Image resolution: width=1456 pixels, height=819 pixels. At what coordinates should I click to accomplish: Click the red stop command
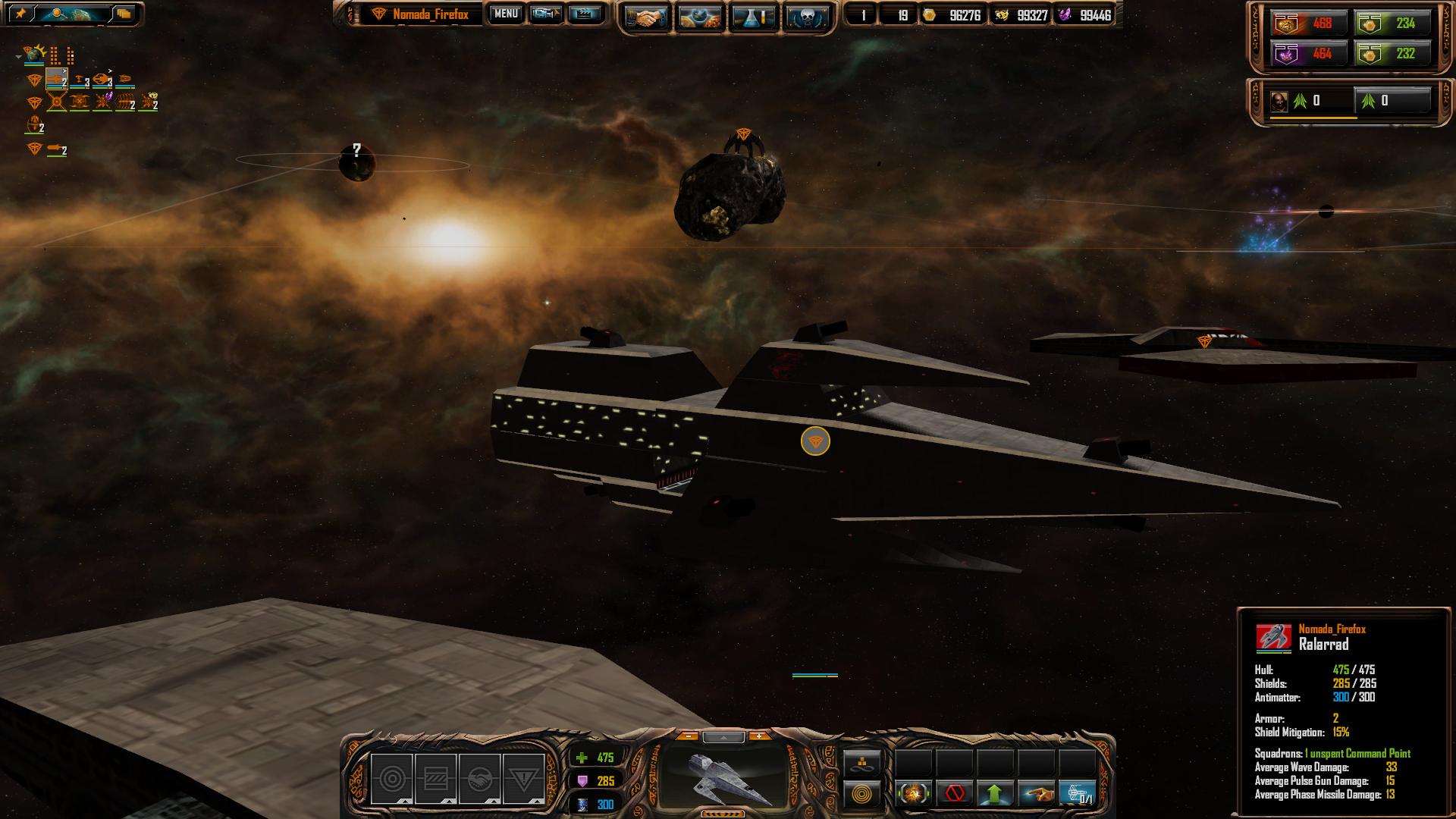point(954,794)
